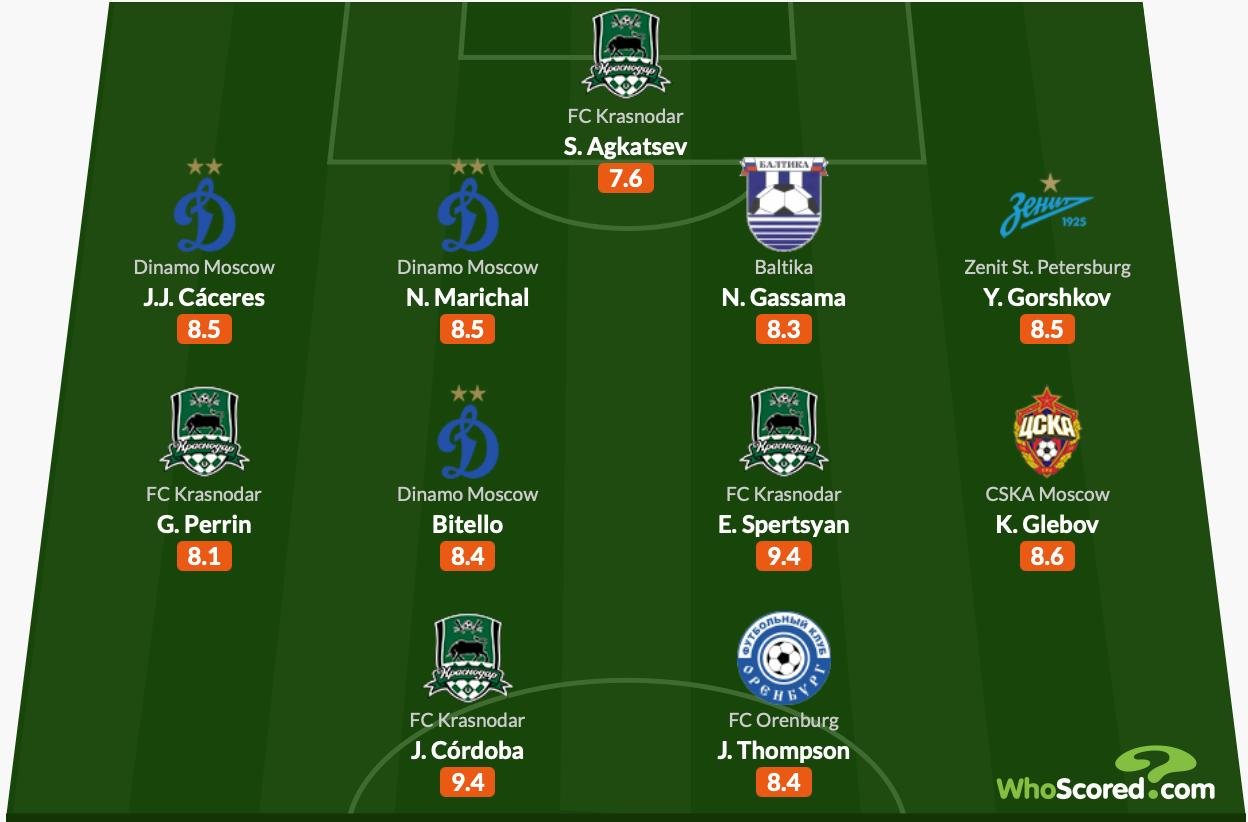
Task: Select Bitello's name label
Action: pyautogui.click(x=467, y=524)
